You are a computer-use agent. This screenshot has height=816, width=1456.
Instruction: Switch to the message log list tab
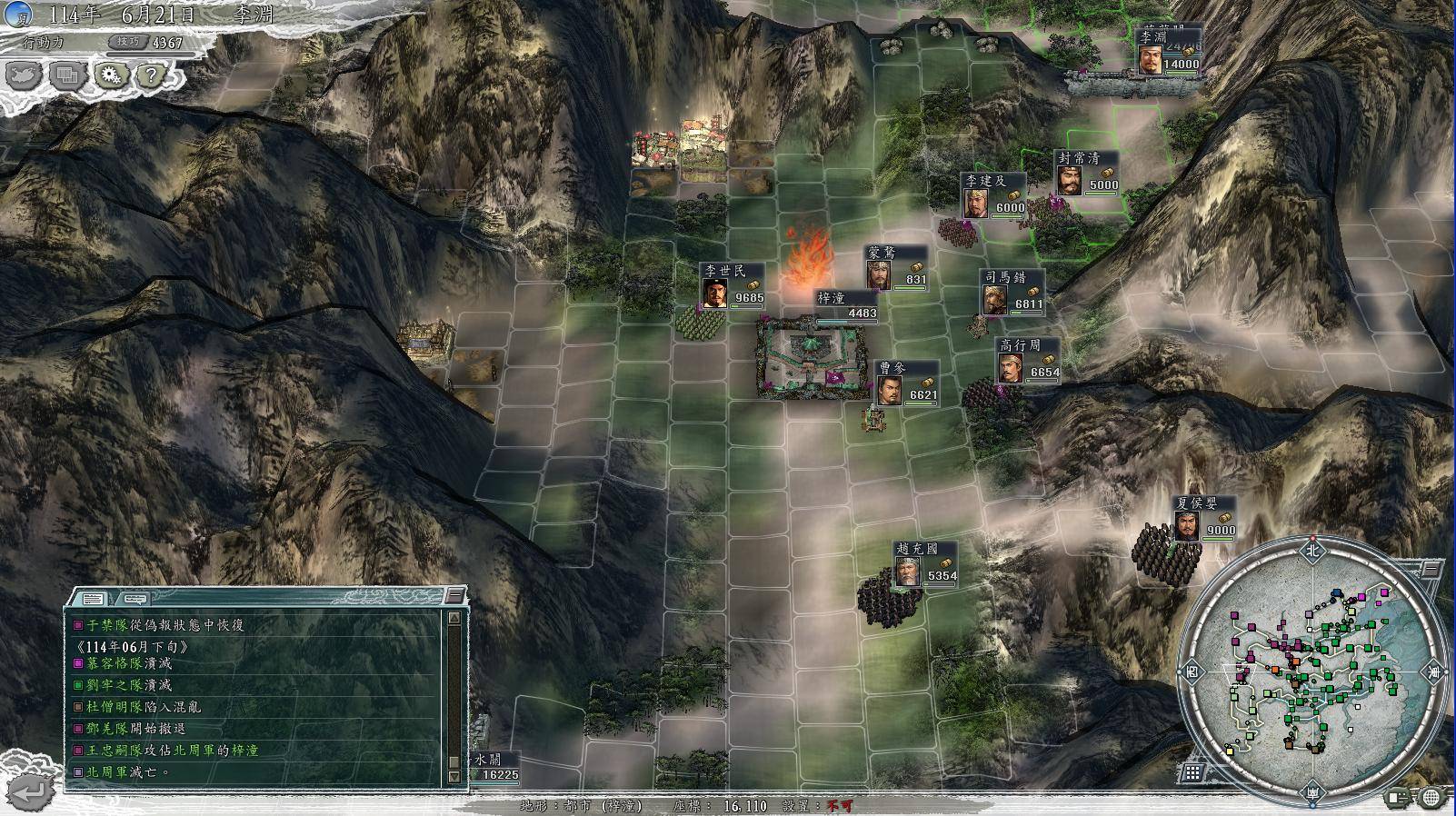[93, 599]
